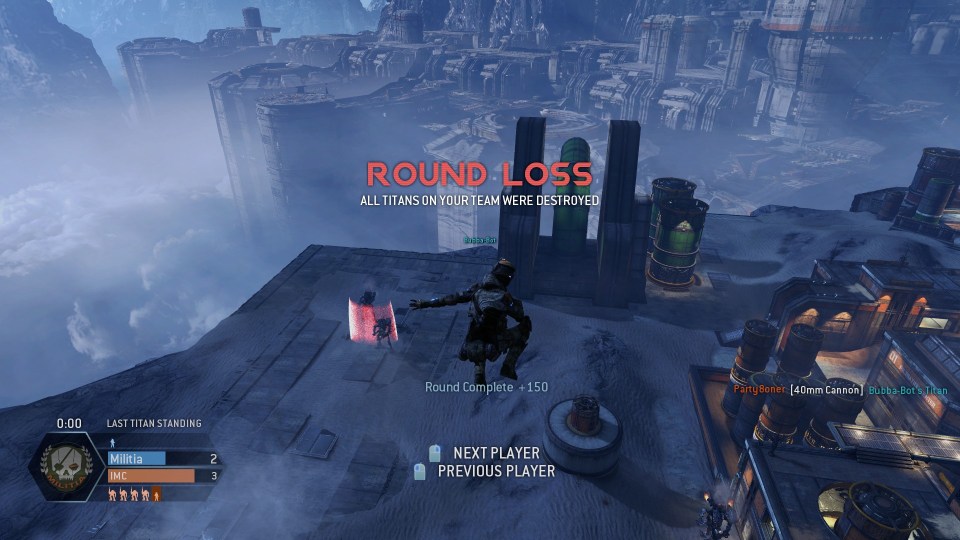This screenshot has width=960, height=540.
Task: Click the skull faction emblem
Action: (68, 468)
